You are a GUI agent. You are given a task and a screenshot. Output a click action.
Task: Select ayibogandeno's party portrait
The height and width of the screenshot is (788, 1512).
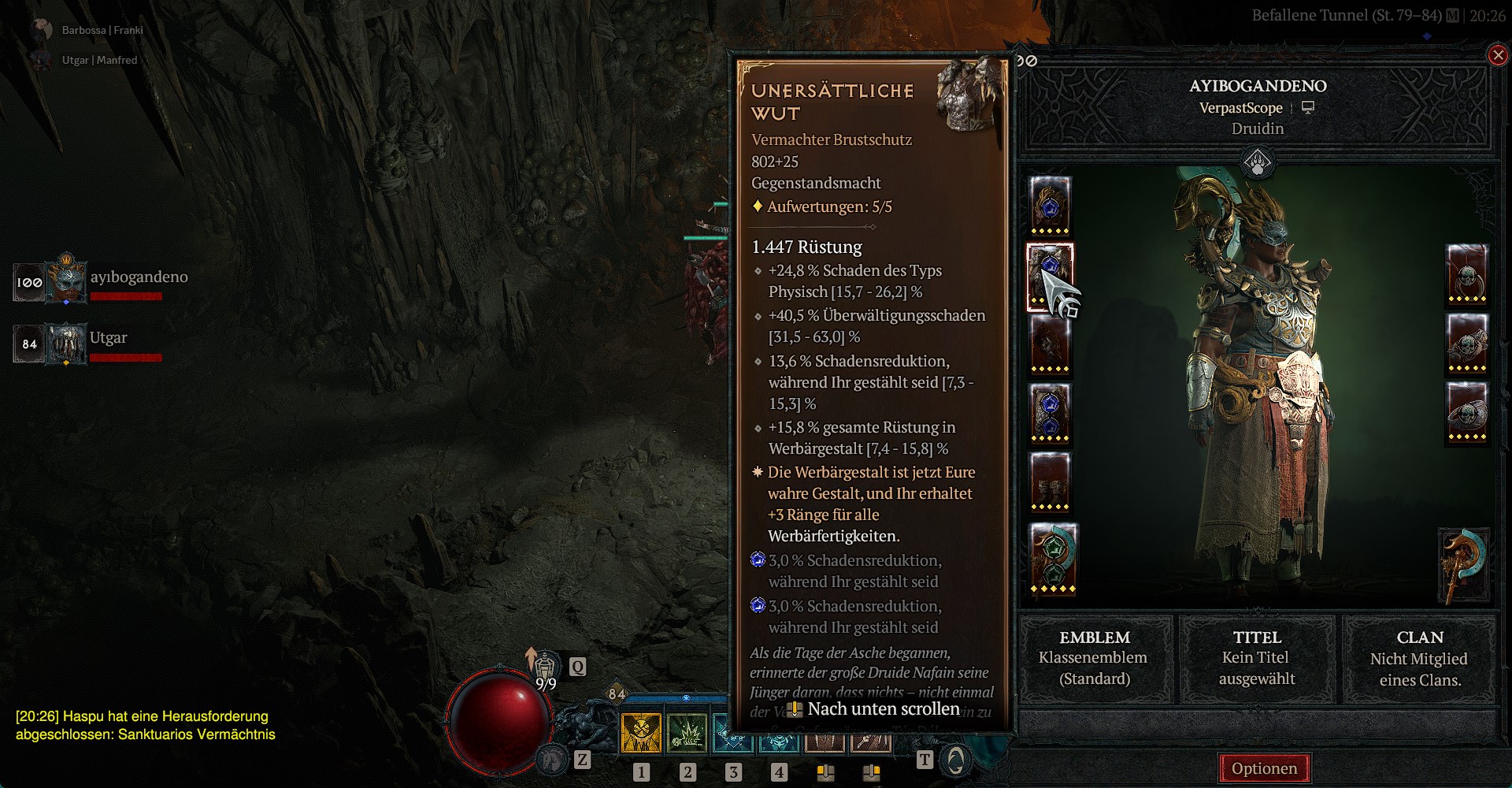tap(66, 281)
